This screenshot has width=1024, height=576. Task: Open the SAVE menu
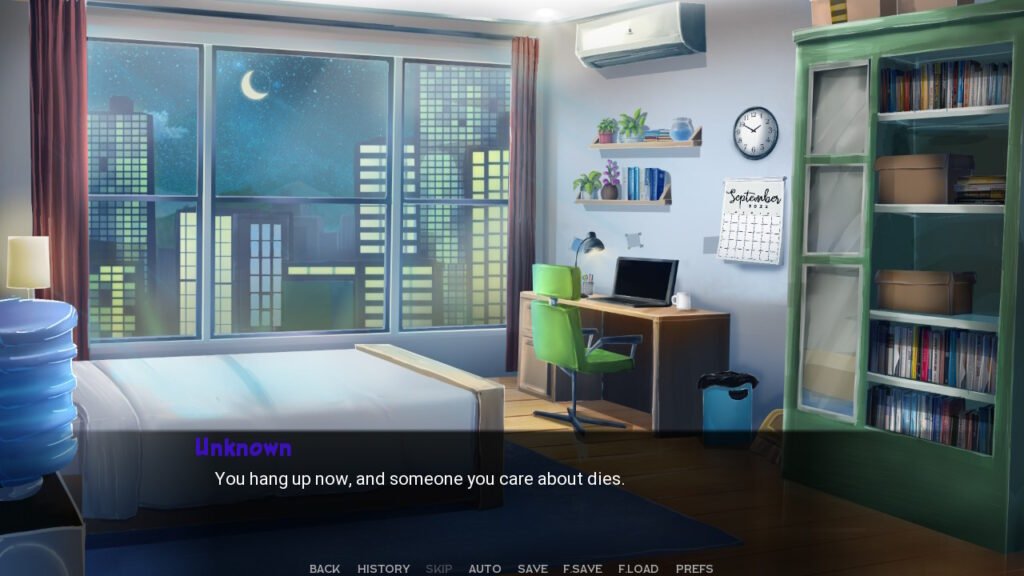pos(532,569)
